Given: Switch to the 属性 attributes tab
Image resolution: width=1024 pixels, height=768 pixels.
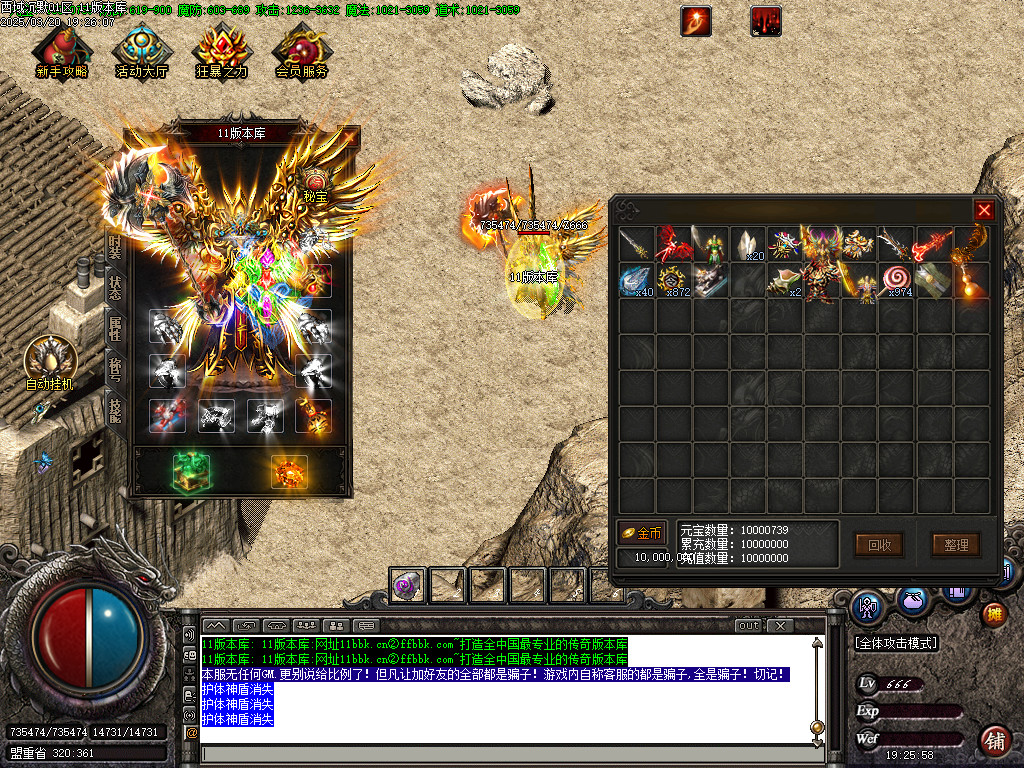Looking at the screenshot, I should click(x=114, y=326).
